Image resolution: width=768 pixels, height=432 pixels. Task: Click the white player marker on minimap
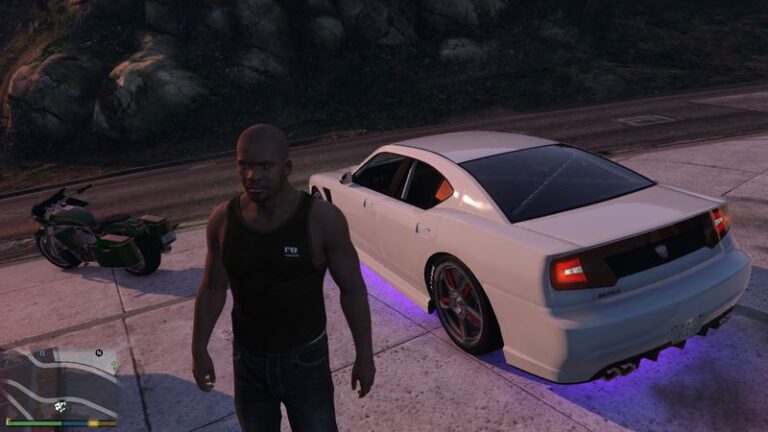61,405
